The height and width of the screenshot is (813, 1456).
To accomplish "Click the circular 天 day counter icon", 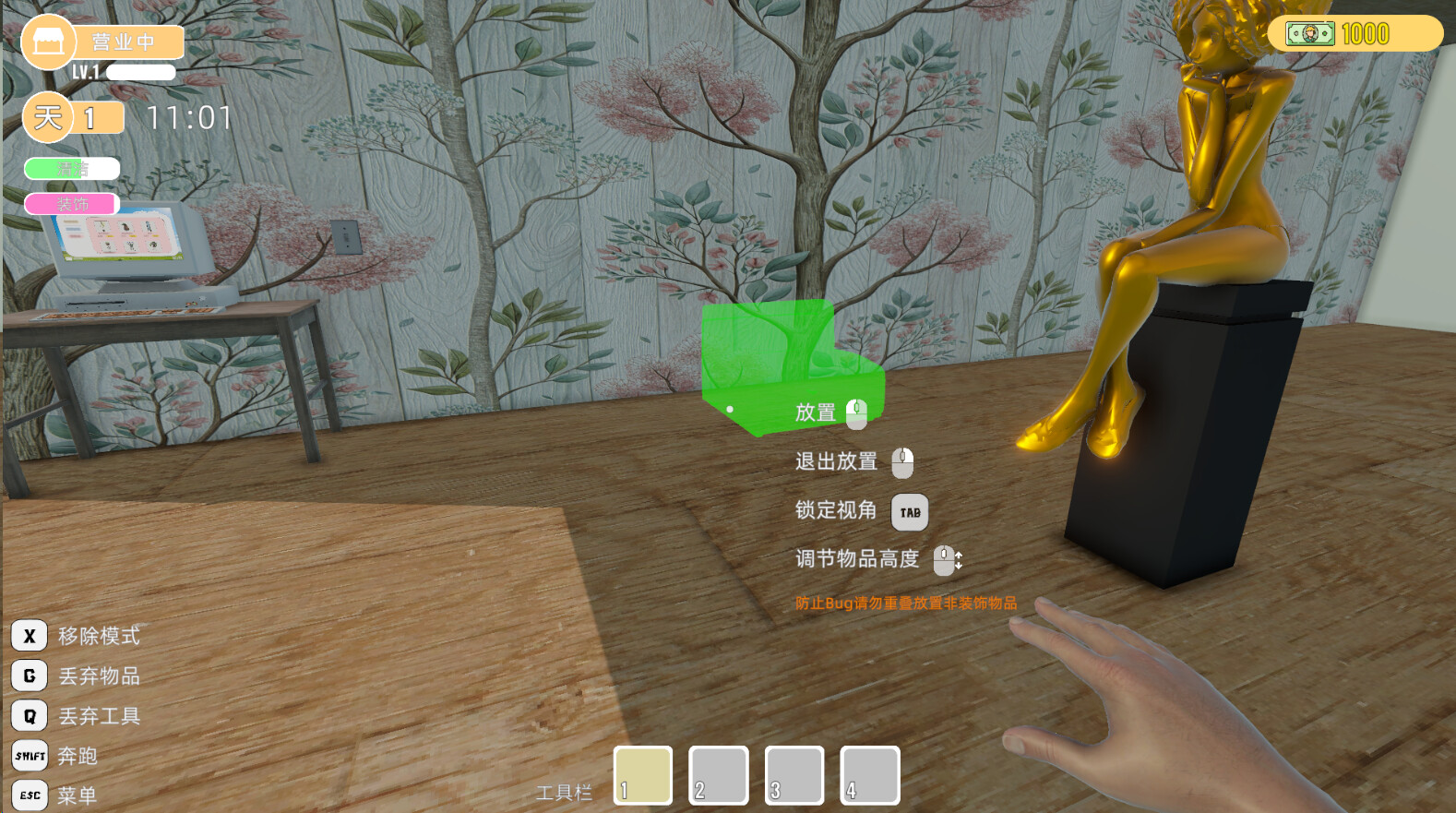I will coord(45,117).
